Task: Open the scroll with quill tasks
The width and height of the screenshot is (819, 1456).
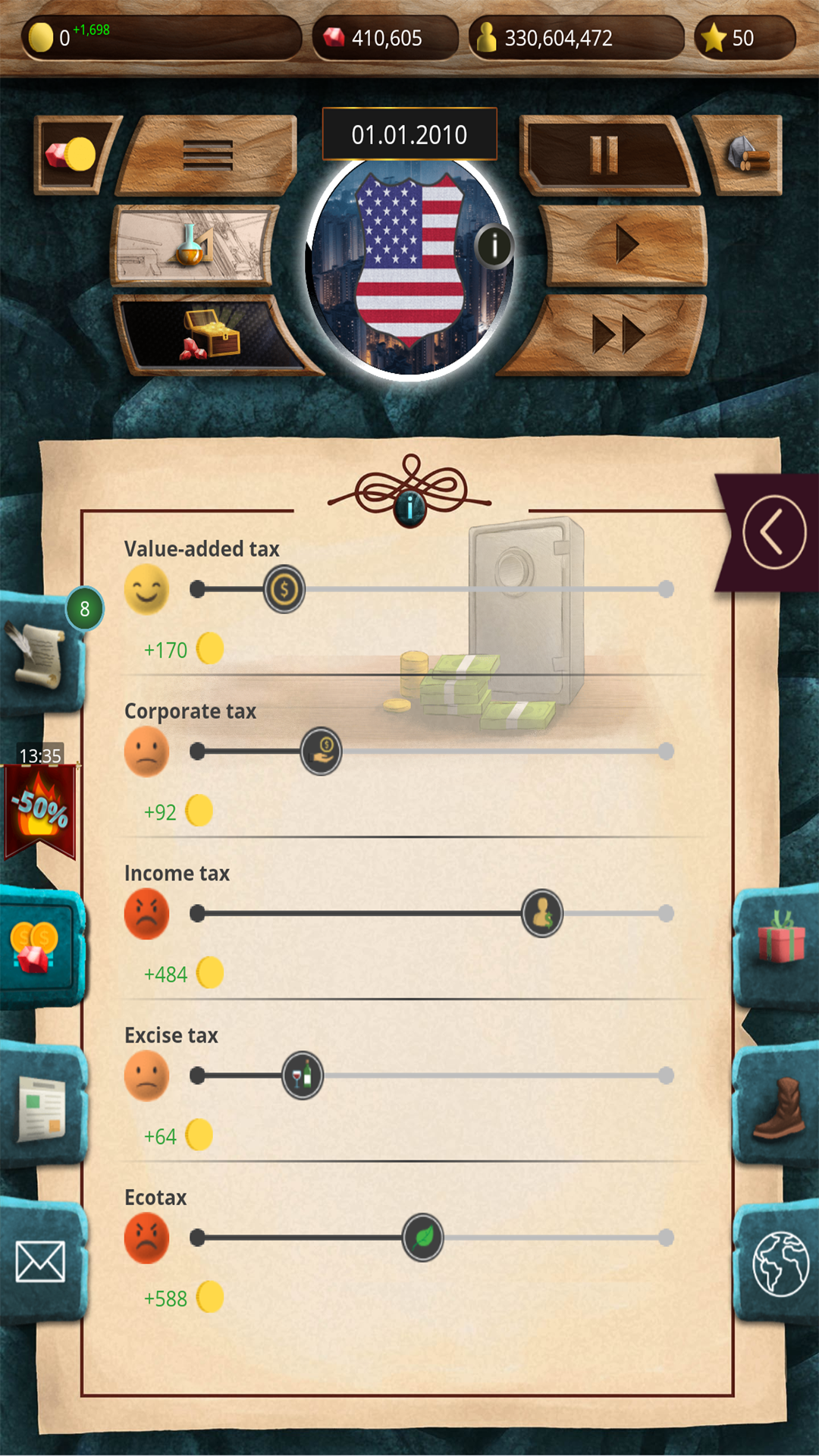Action: tap(38, 654)
